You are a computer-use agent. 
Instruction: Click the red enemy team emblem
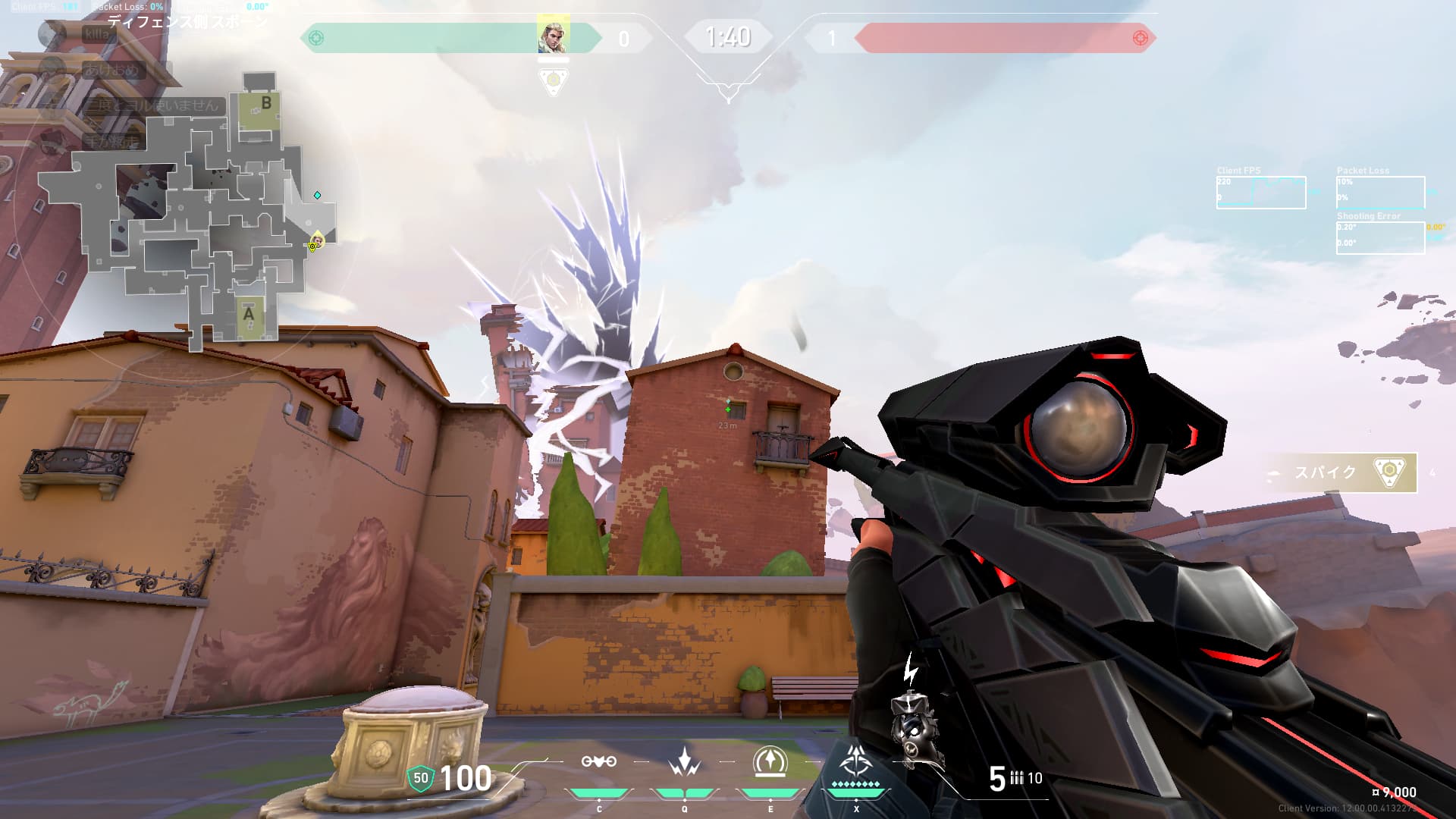1140,38
